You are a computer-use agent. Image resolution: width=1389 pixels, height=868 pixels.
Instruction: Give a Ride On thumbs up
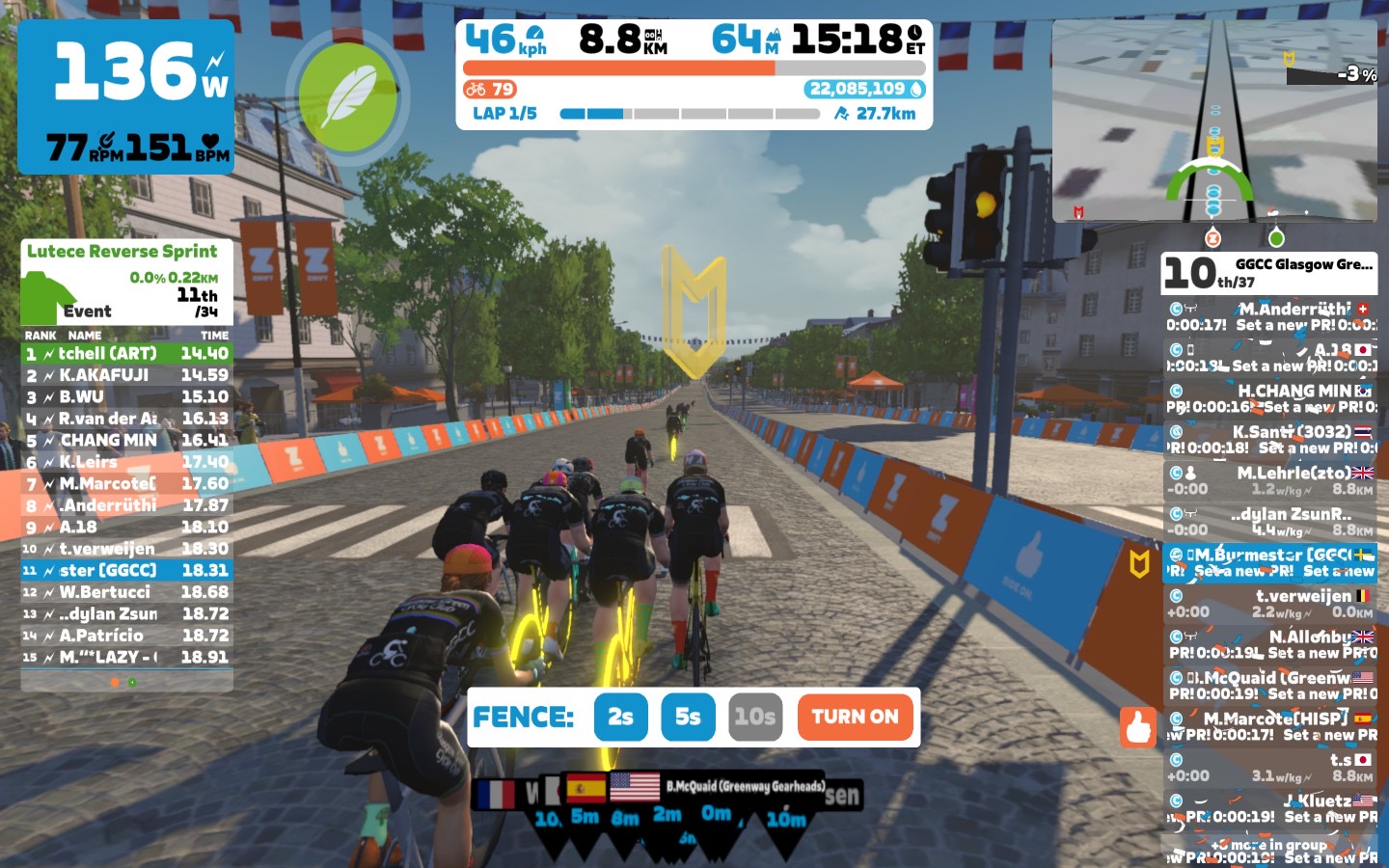pos(1137,727)
